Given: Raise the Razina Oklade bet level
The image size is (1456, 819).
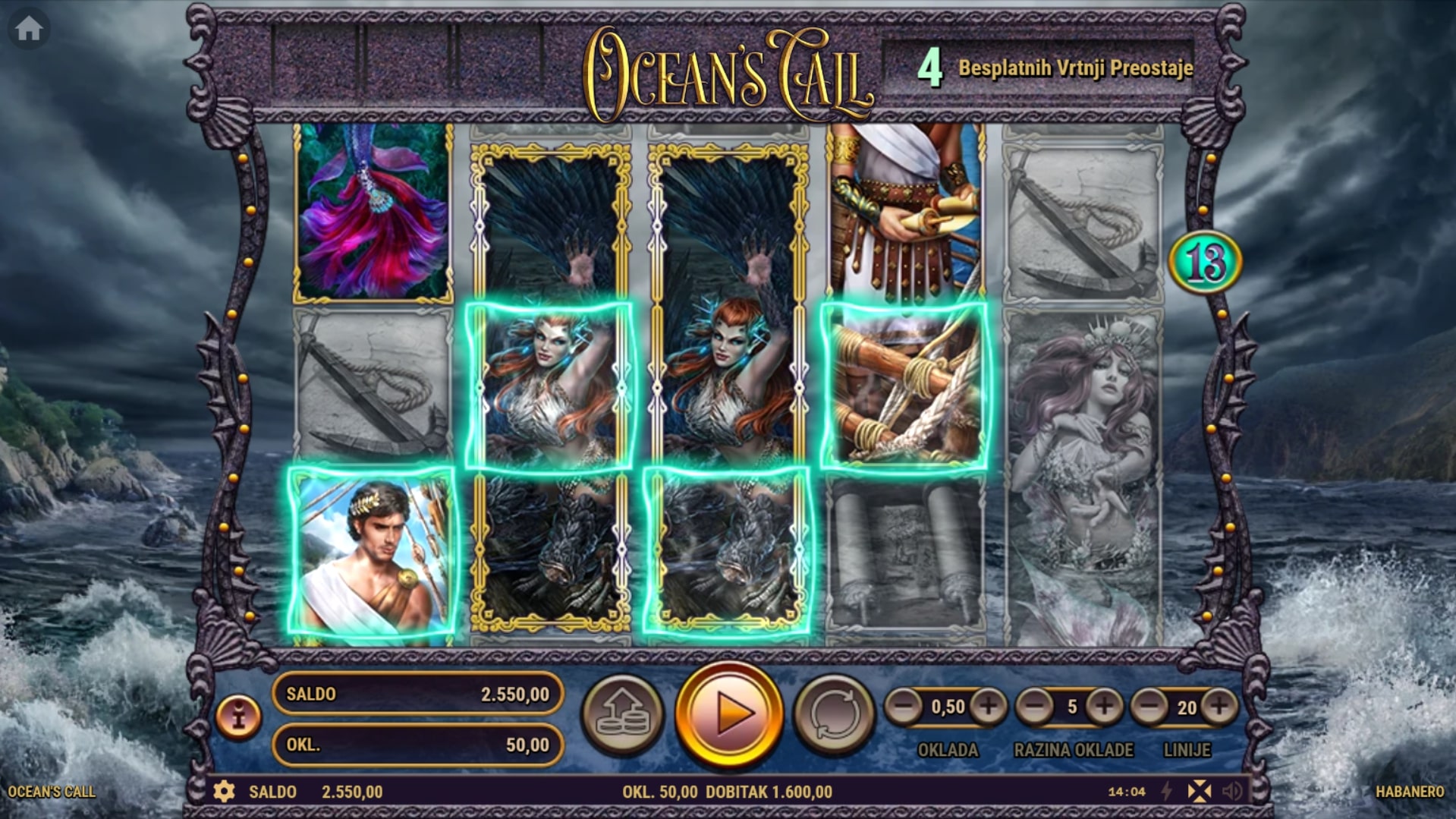Looking at the screenshot, I should point(1104,707).
